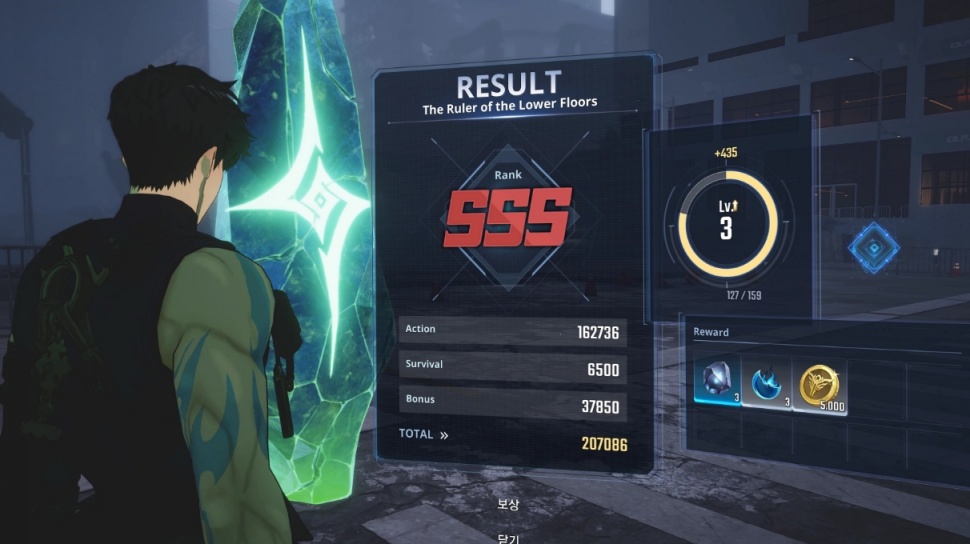970x544 pixels.
Task: Click the 5,000 gold coin reward
Action: point(820,385)
